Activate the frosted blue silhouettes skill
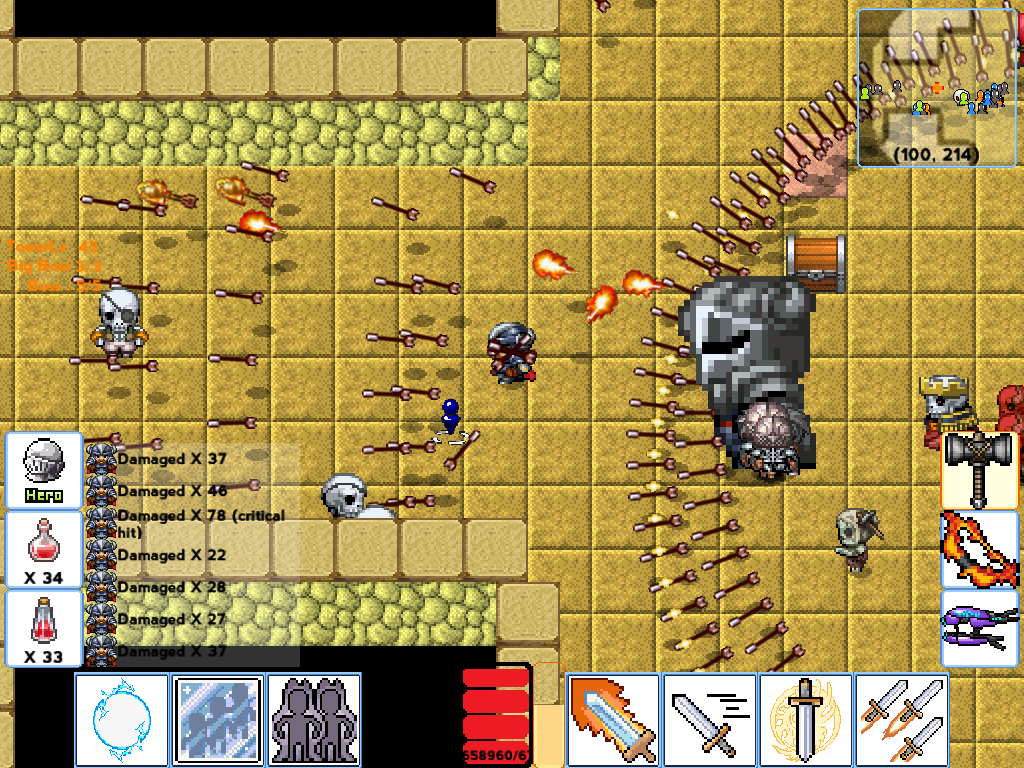Image resolution: width=1024 pixels, height=768 pixels. (x=218, y=720)
